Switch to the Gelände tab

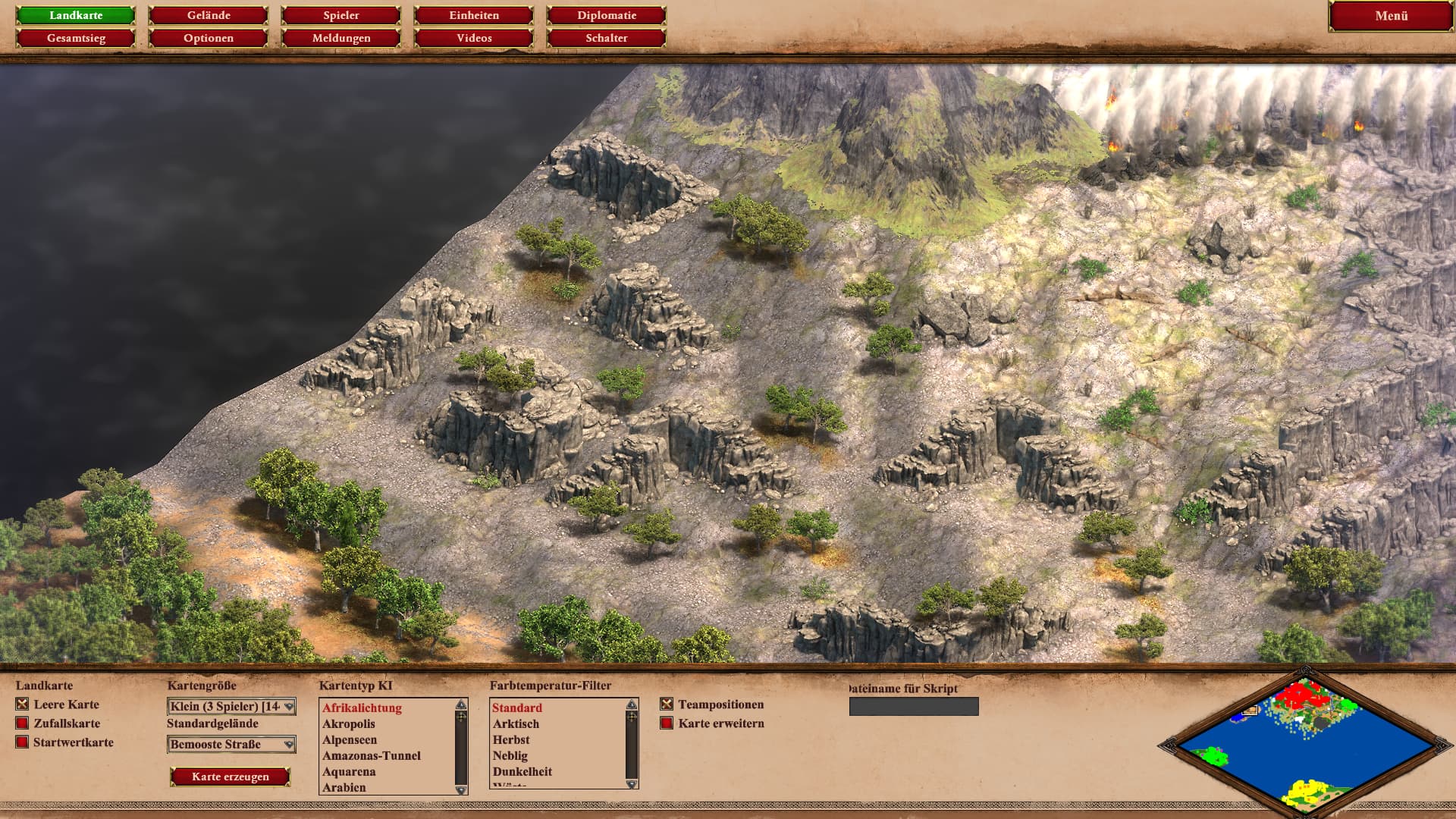pos(209,15)
